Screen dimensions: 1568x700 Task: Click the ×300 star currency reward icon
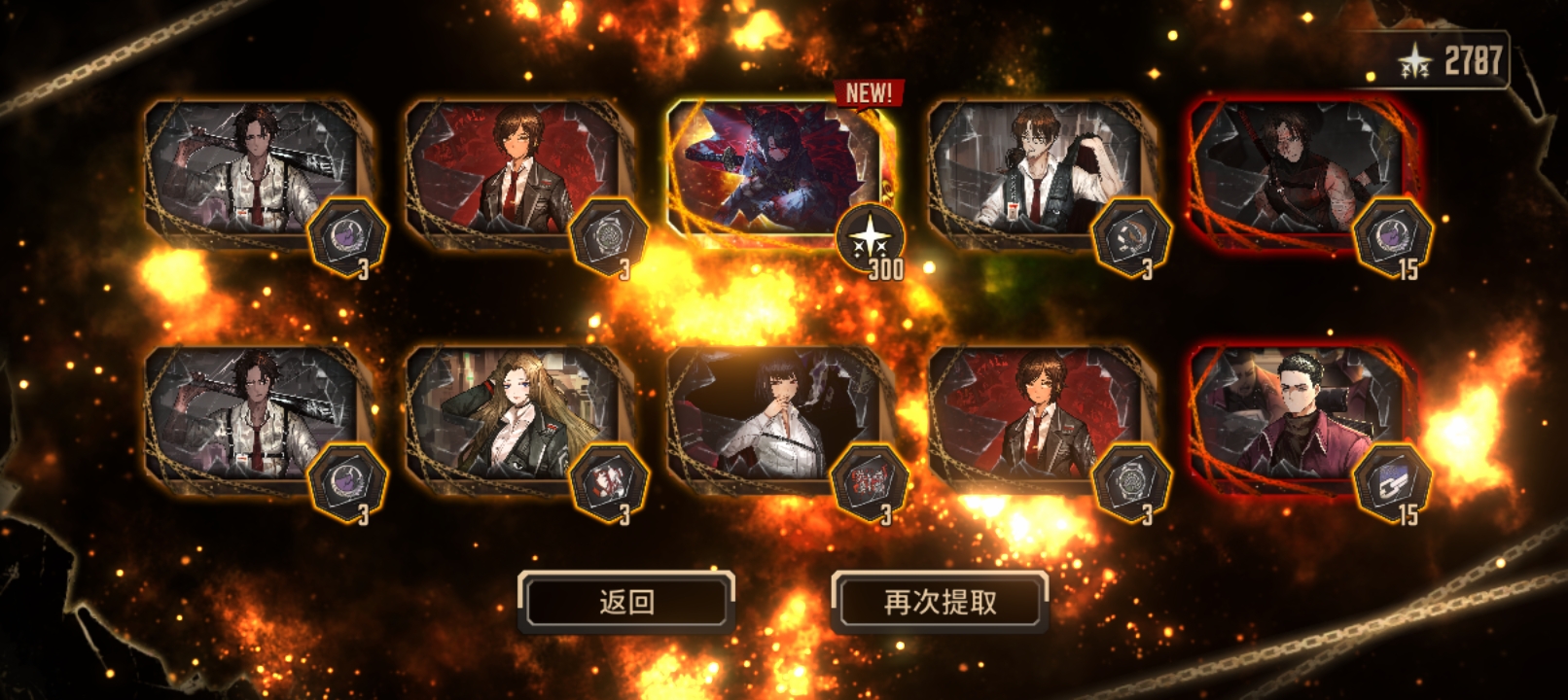pyautogui.click(x=869, y=236)
